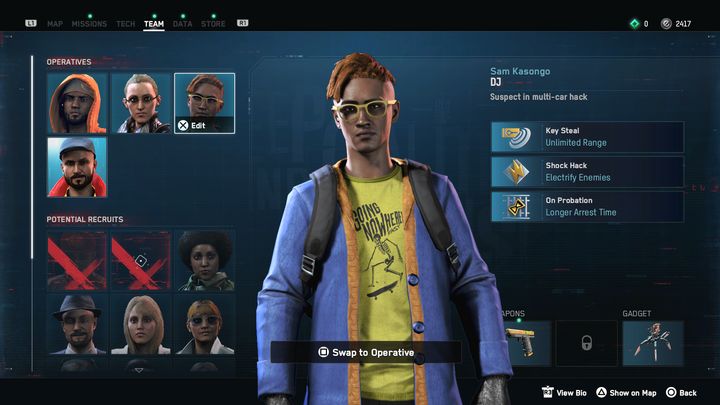This screenshot has width=720, height=405.
Task: Select the afro-haired potential recruit
Action: (x=204, y=261)
